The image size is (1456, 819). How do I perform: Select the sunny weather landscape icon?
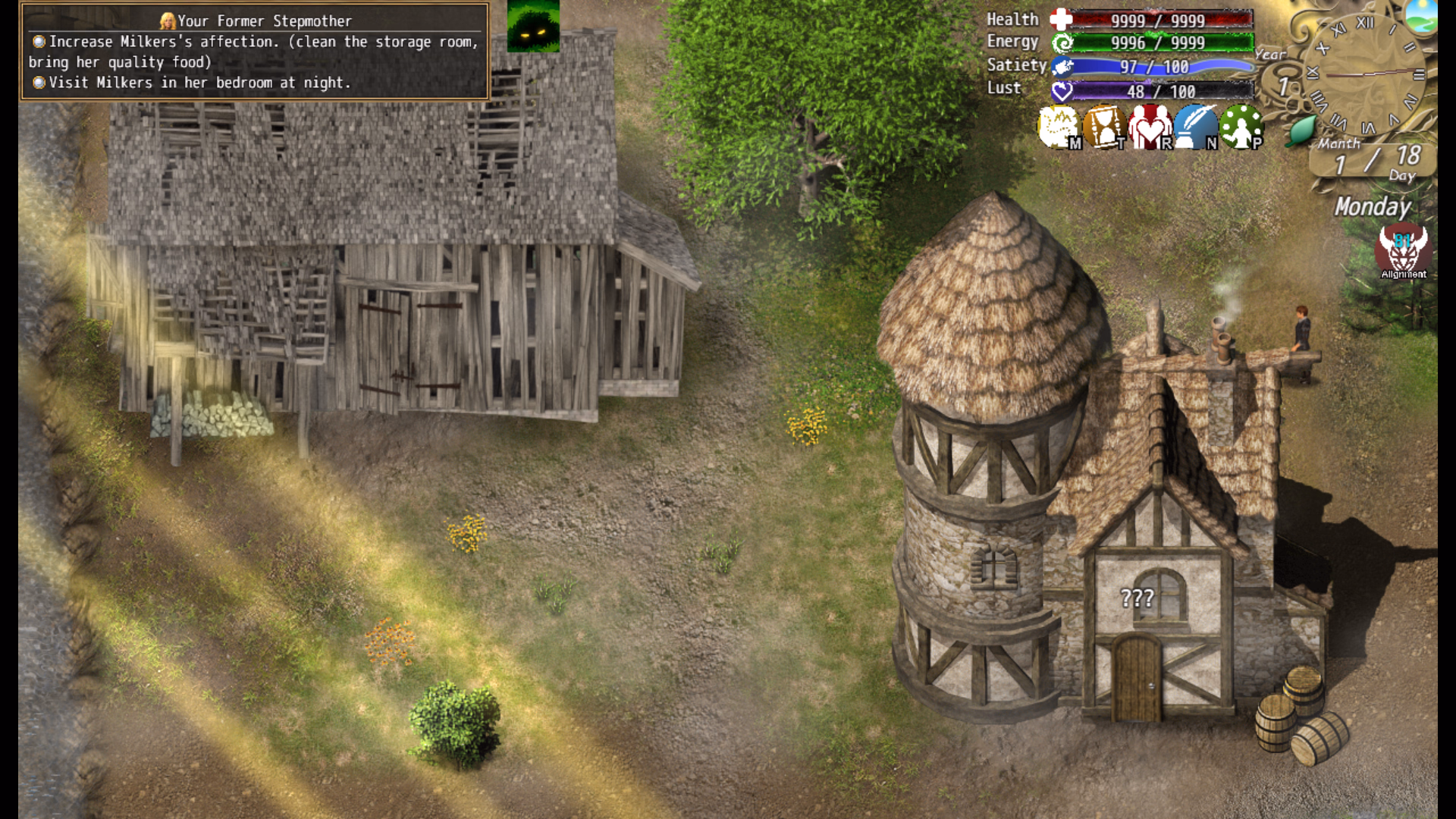(x=1421, y=15)
